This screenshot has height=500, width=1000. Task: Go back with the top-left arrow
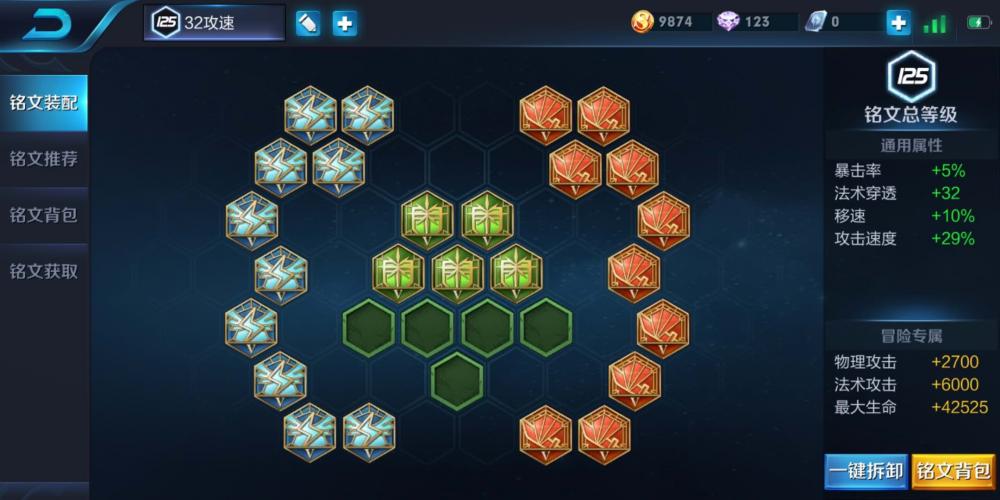[x=48, y=22]
